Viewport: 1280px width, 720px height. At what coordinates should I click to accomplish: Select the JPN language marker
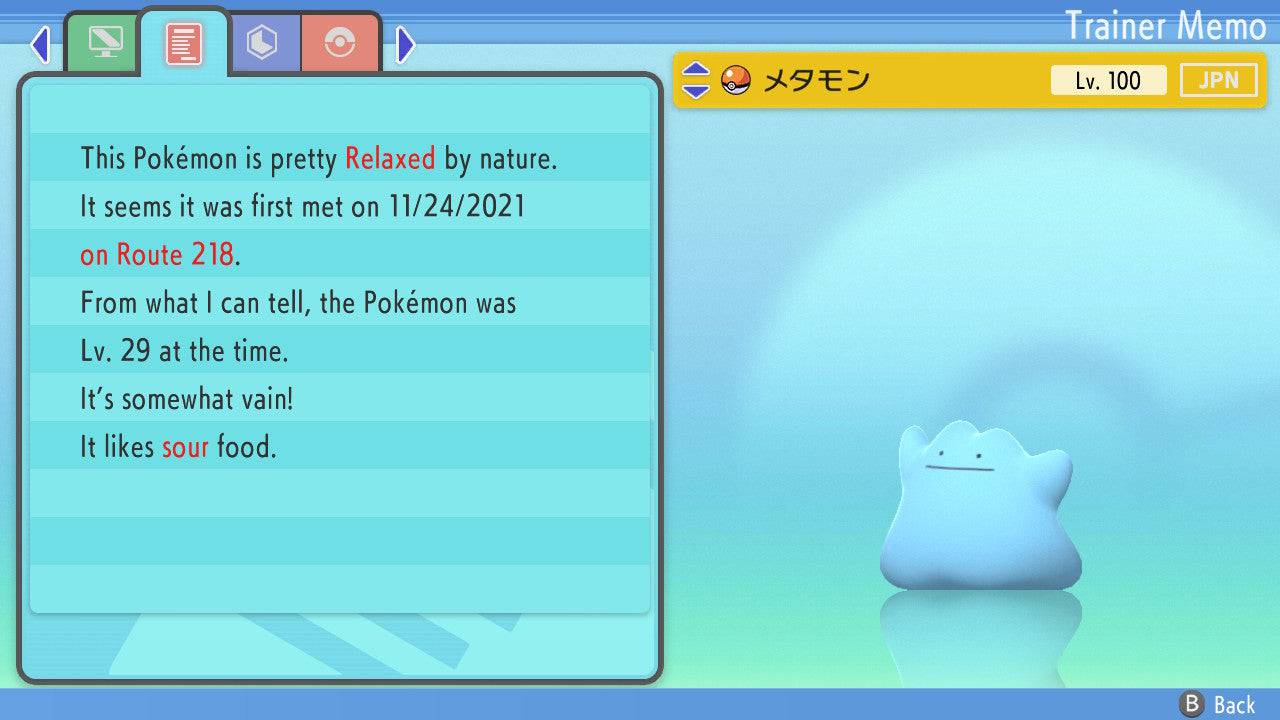coord(1218,80)
